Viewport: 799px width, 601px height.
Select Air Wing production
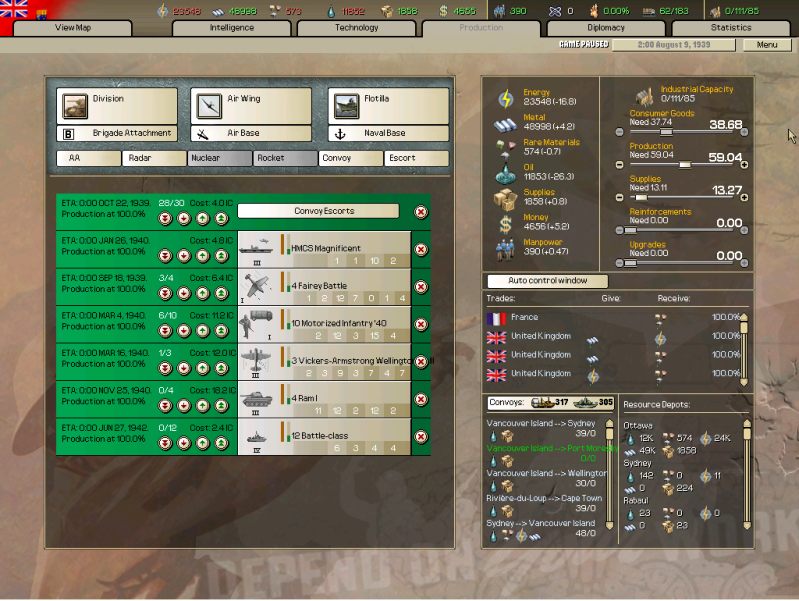coord(250,105)
